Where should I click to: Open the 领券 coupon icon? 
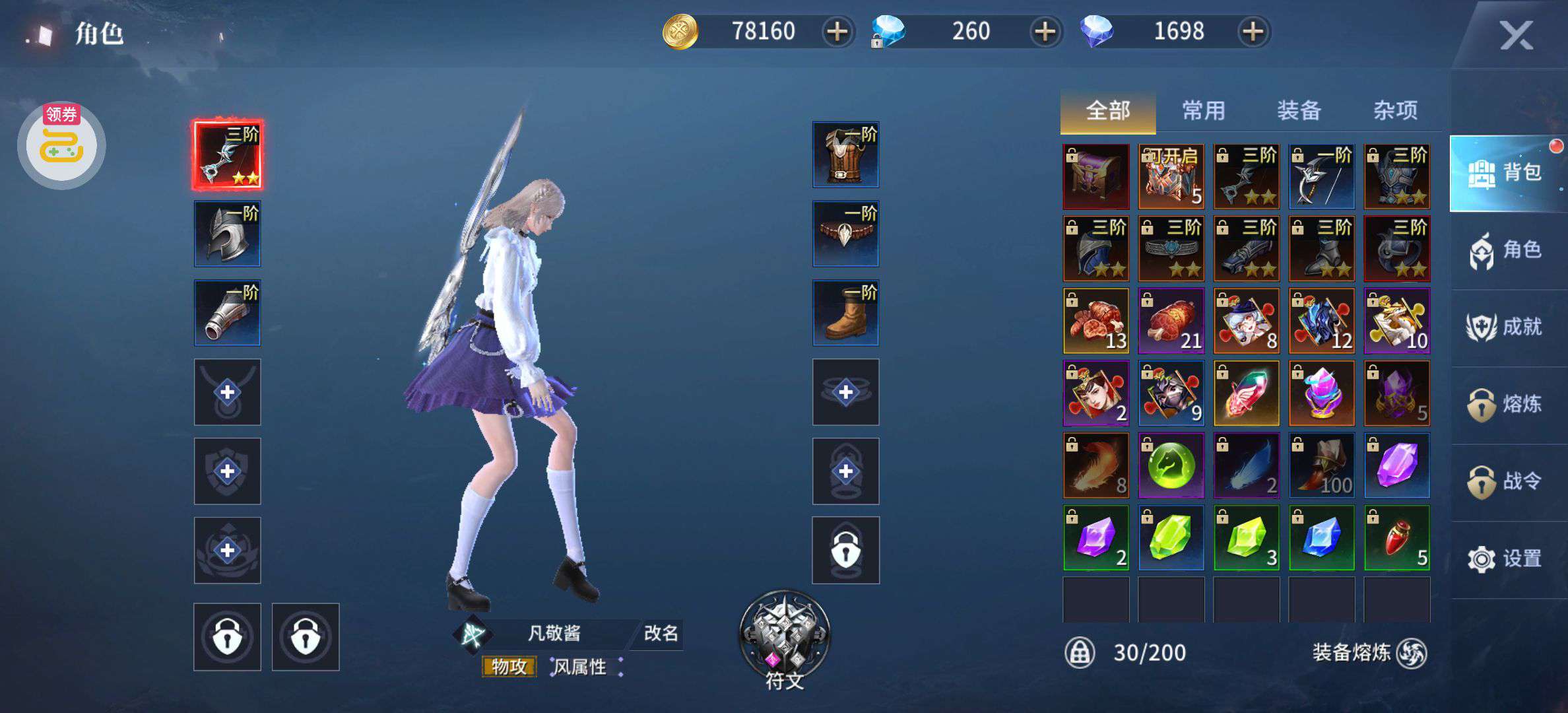(61, 145)
